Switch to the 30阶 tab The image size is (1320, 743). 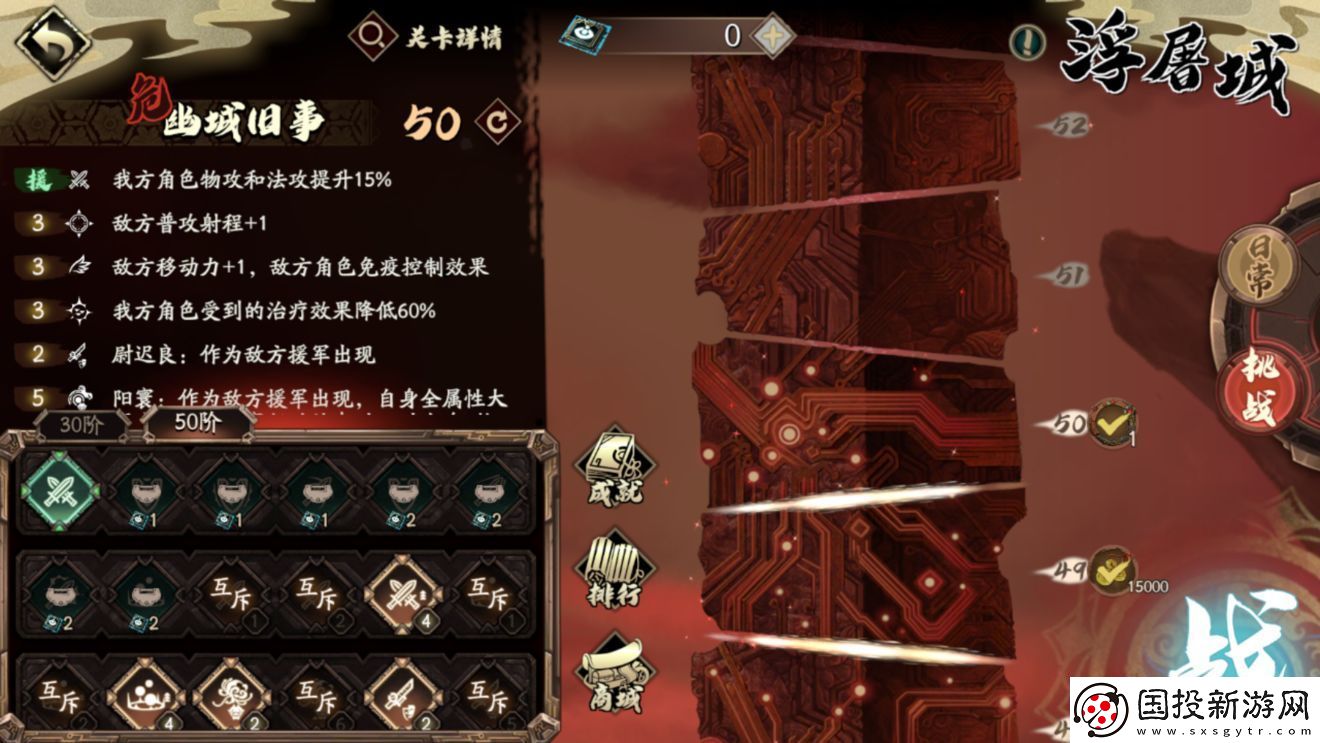point(82,422)
